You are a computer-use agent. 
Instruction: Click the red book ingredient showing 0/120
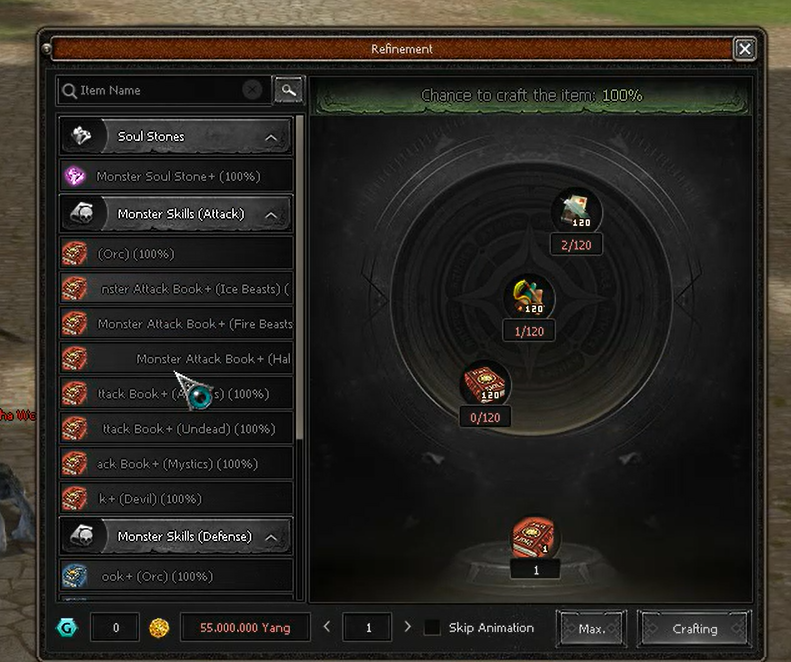coord(485,385)
